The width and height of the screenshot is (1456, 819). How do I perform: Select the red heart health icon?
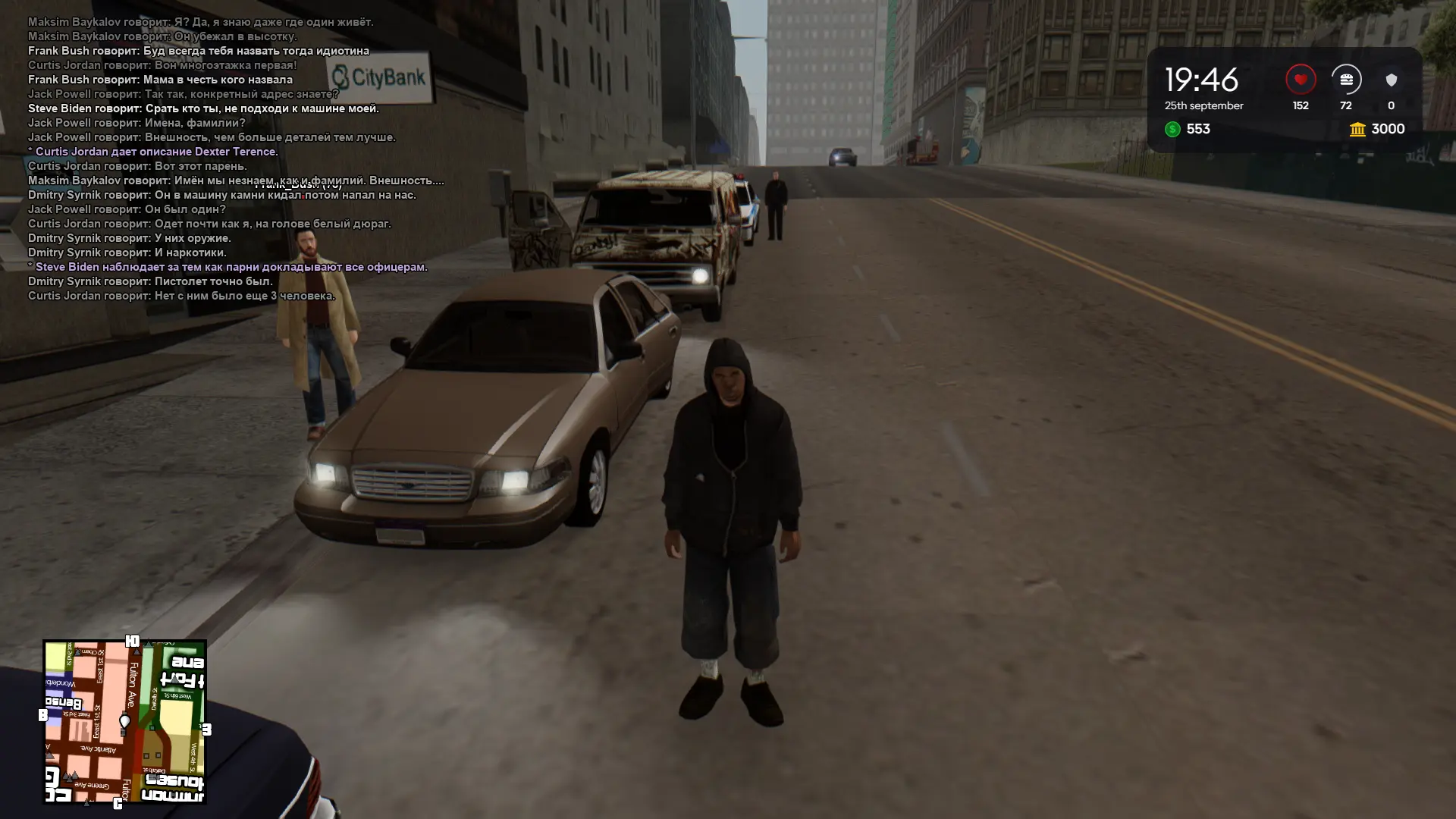(x=1301, y=80)
